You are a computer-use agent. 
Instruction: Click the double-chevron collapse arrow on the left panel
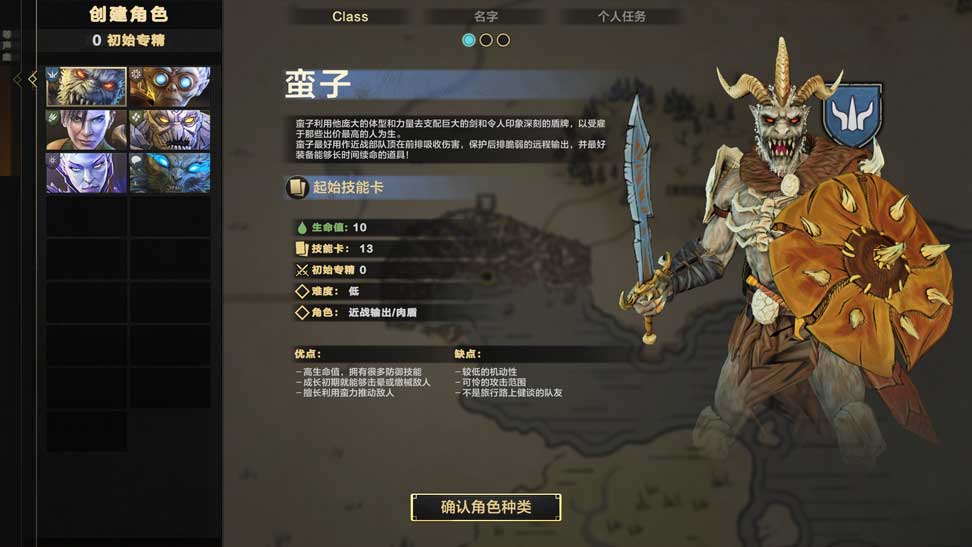click(x=26, y=80)
